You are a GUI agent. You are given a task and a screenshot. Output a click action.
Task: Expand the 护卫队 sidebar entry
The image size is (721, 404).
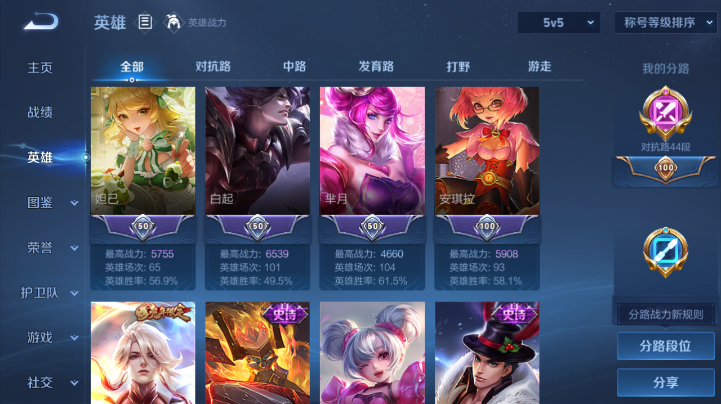[x=50, y=292]
